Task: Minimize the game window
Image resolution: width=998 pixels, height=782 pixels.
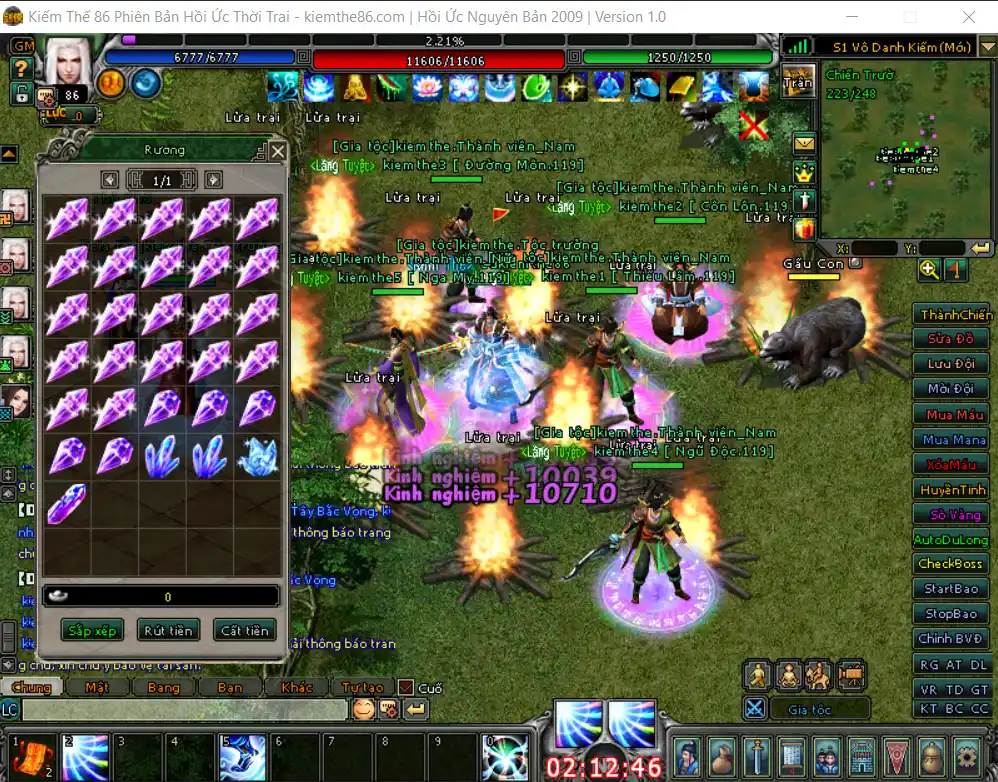Action: [852, 17]
